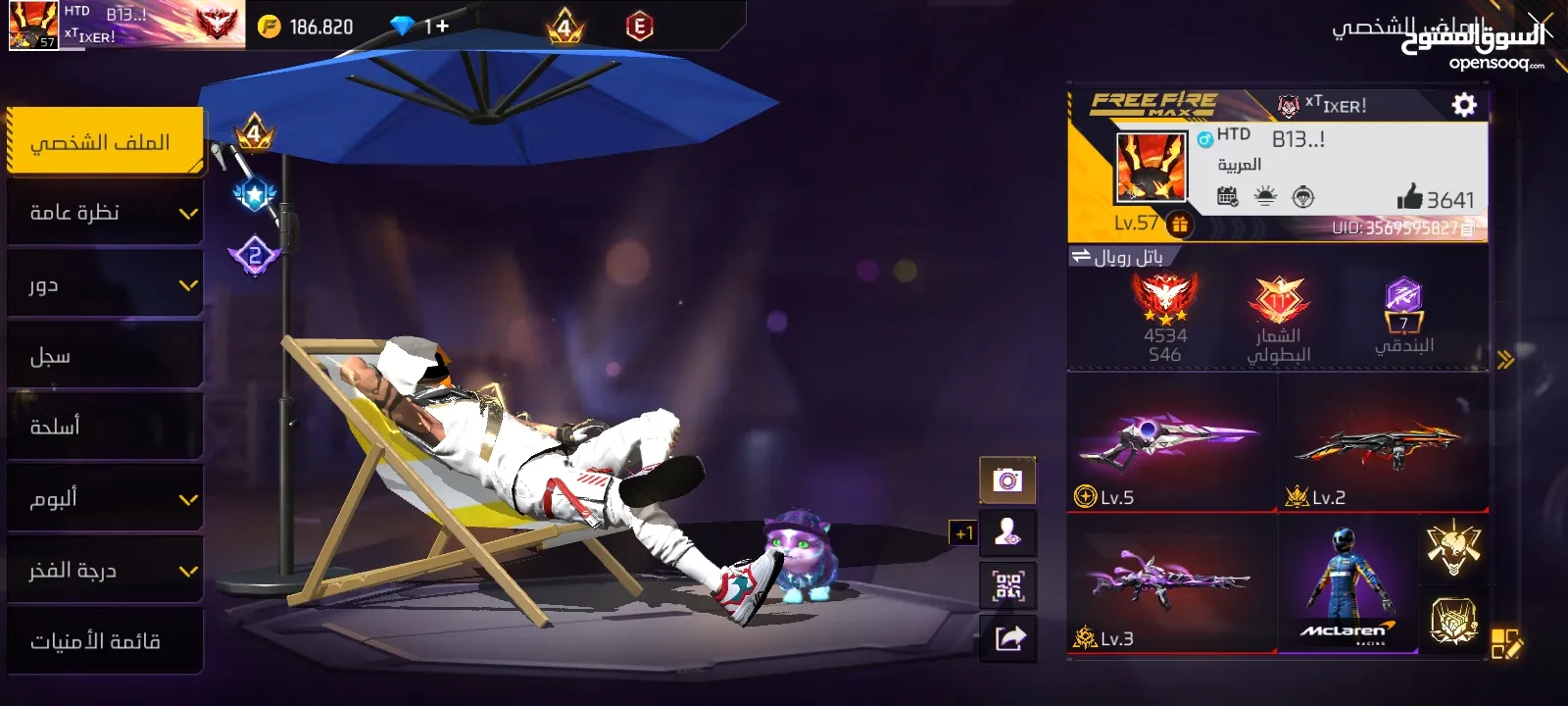Show the profile QR code
This screenshot has width=1568, height=706.
tap(1007, 586)
